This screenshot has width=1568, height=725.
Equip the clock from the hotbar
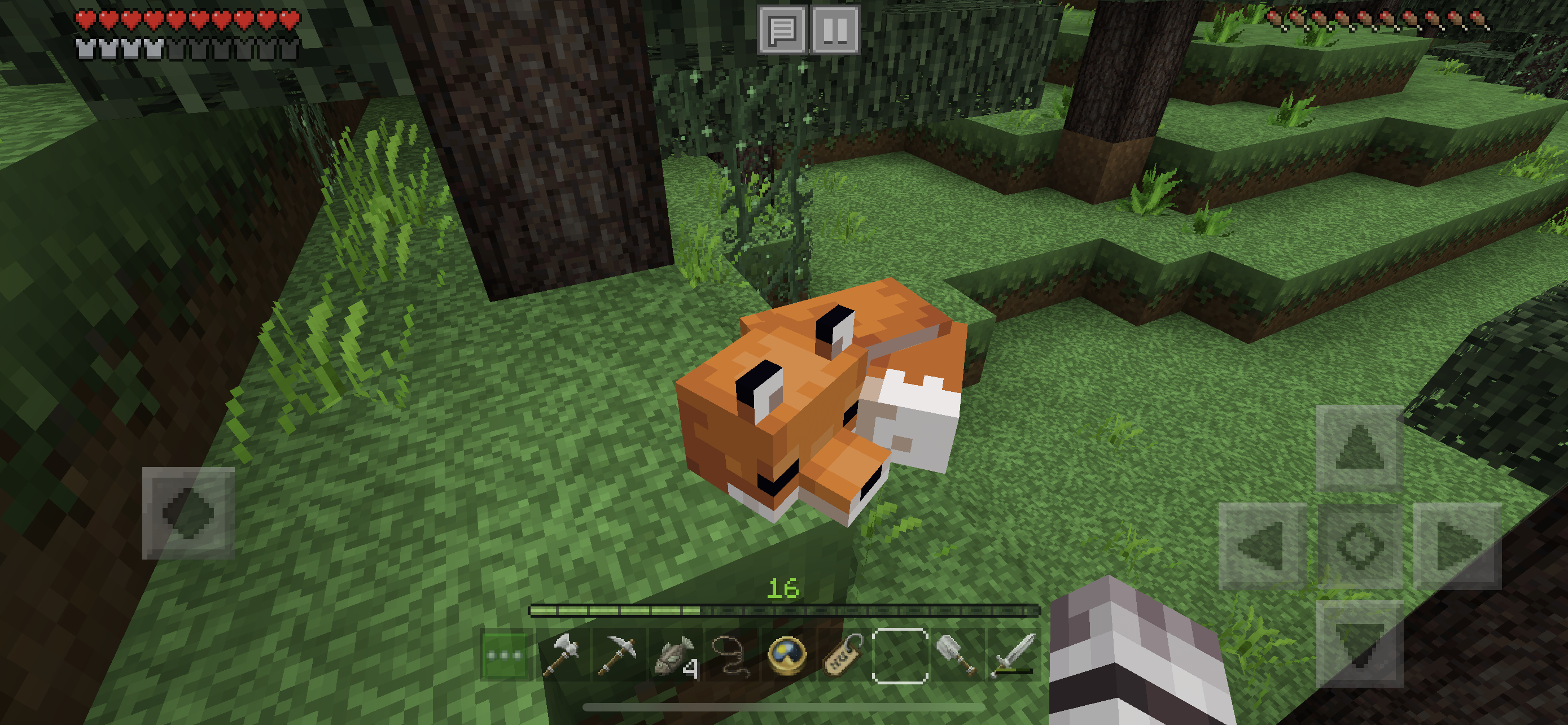tap(786, 656)
